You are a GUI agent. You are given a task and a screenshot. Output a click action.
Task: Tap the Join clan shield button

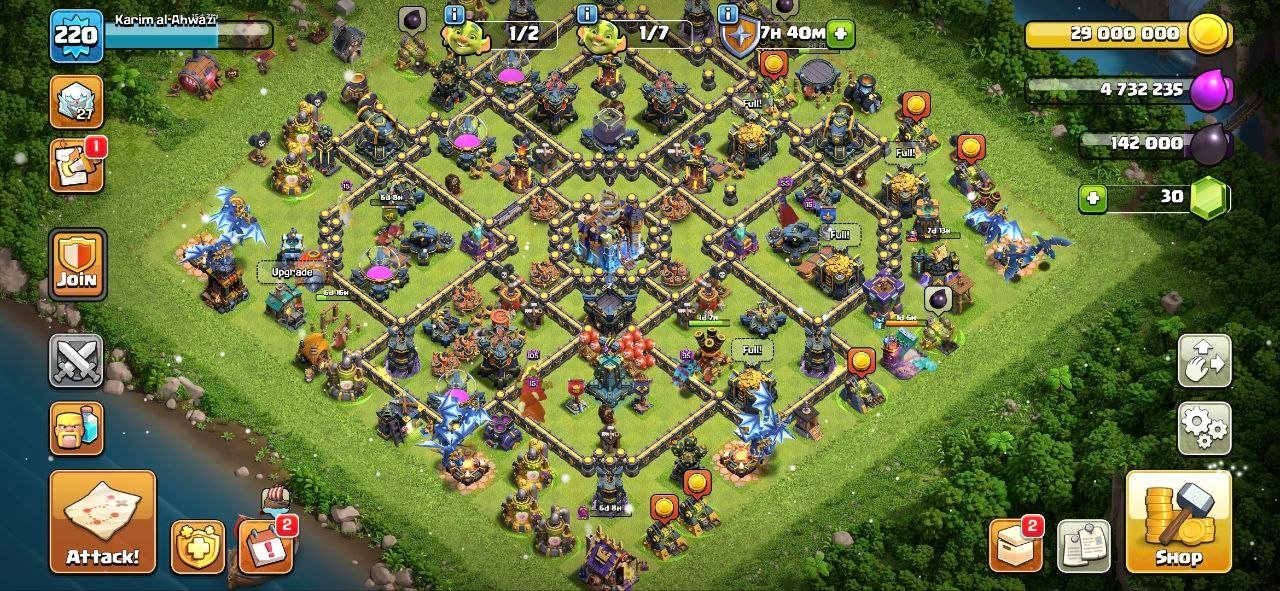click(77, 264)
